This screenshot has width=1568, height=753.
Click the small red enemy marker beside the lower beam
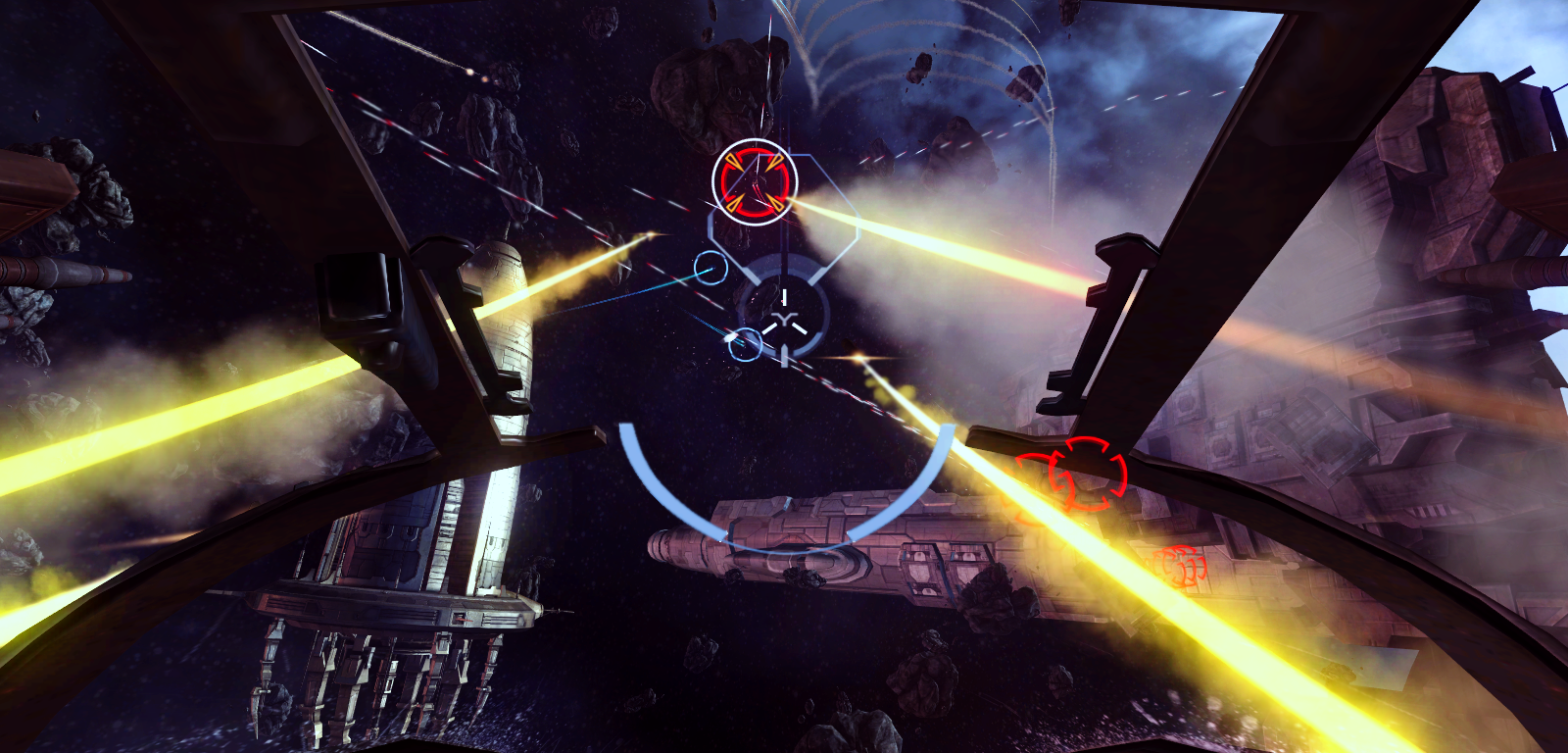coord(1181,566)
